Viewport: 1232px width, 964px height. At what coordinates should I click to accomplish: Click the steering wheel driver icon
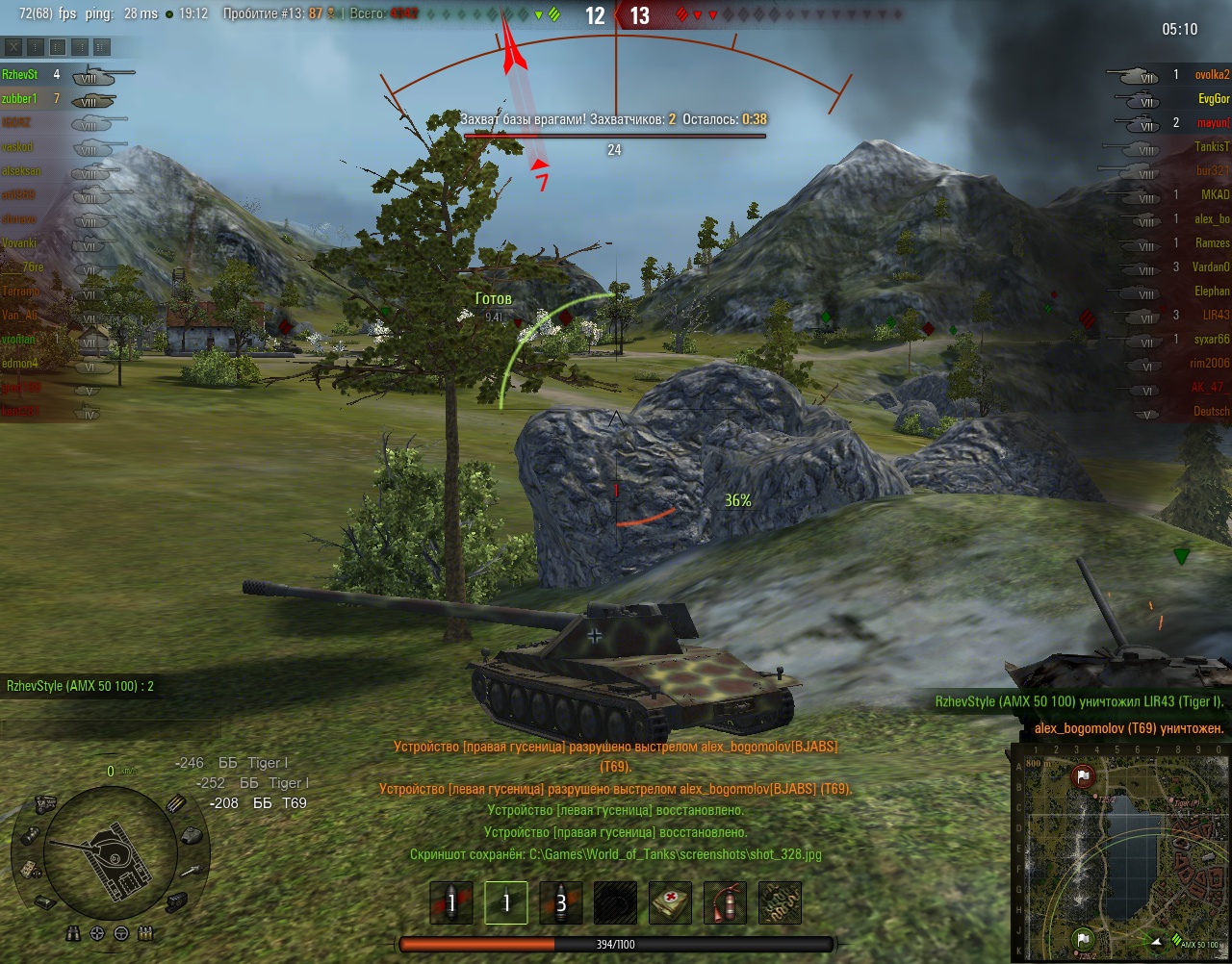[x=121, y=933]
